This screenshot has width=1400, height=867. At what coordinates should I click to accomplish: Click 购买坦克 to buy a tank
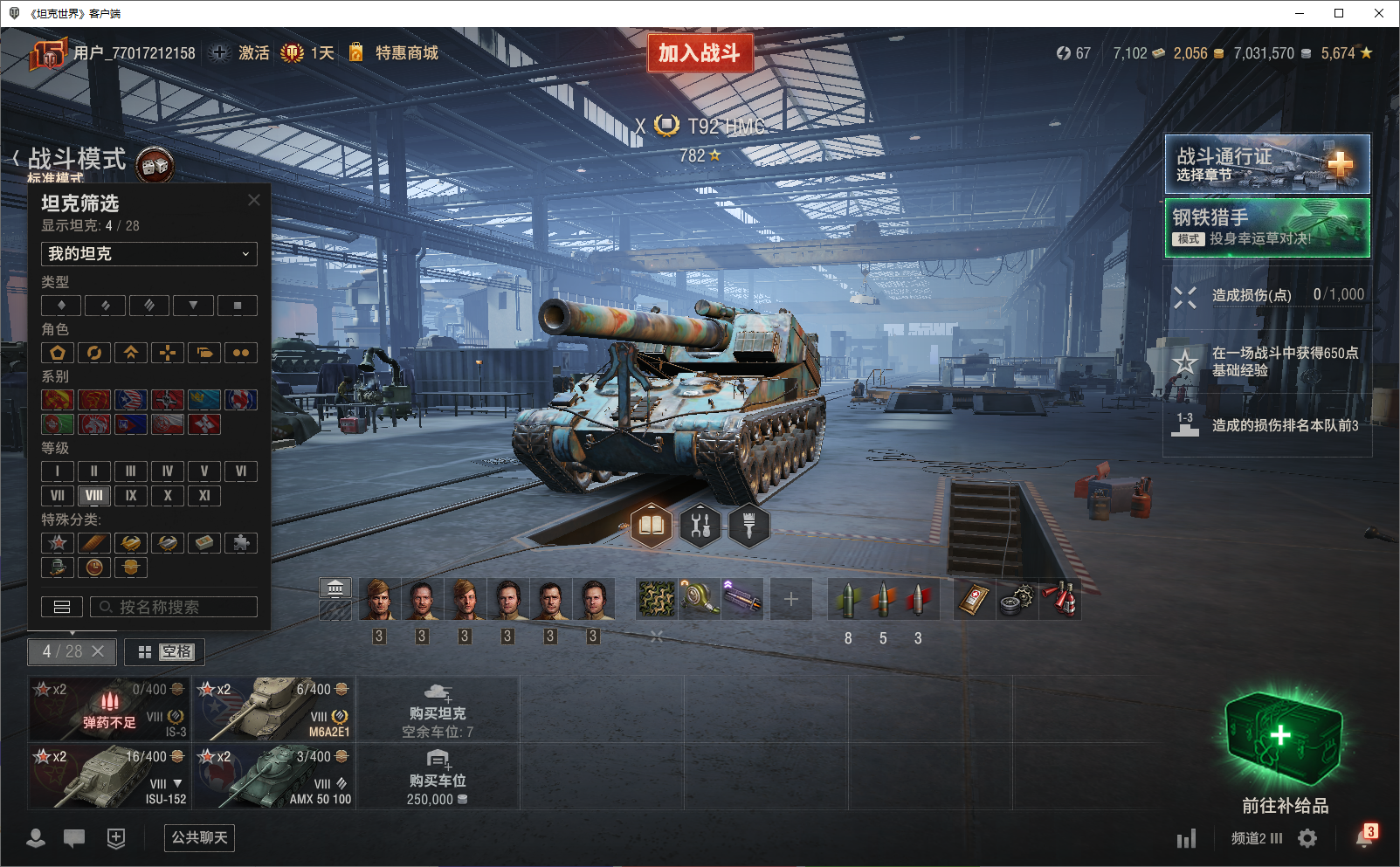coord(438,708)
